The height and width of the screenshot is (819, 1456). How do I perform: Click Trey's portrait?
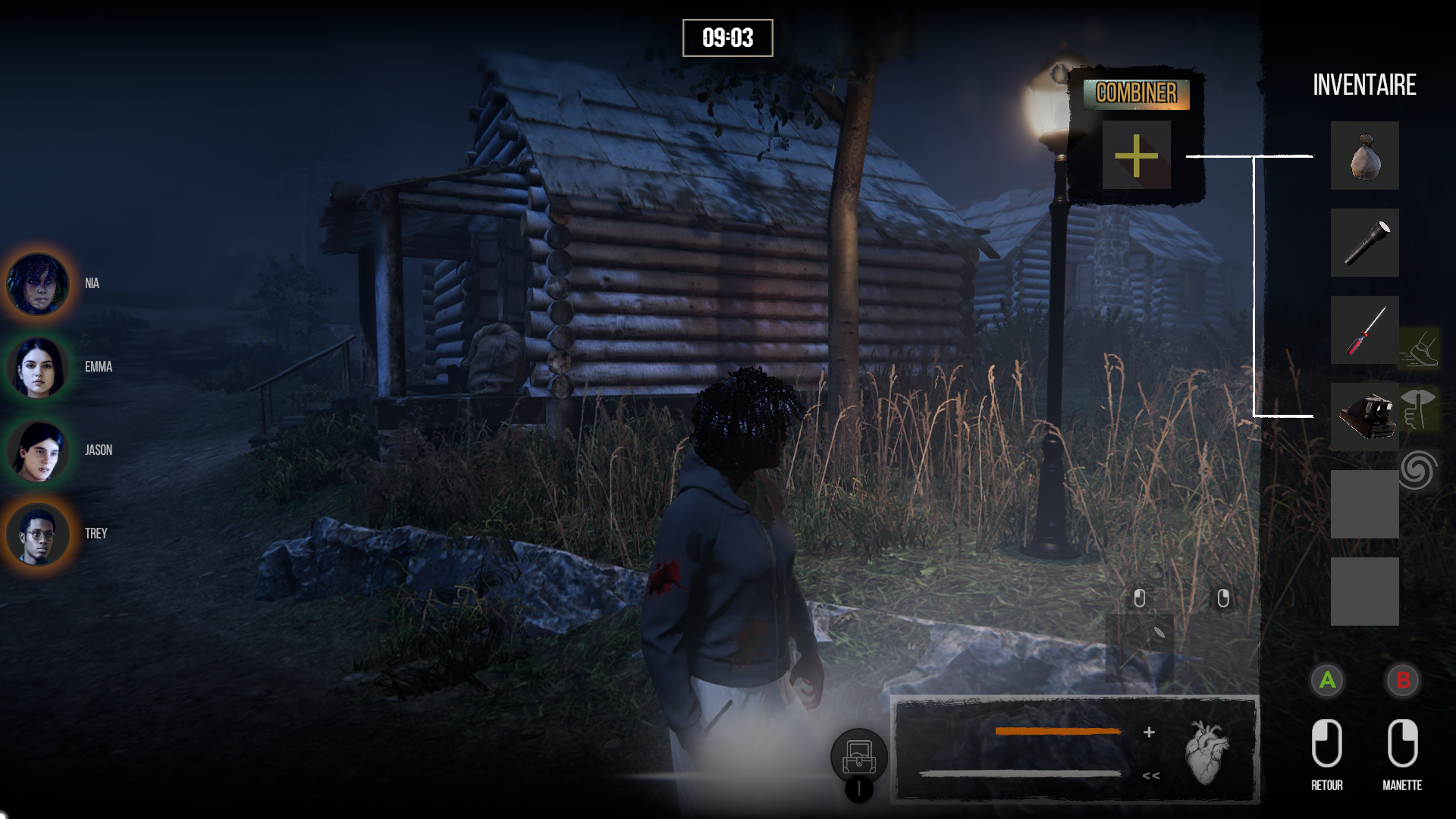(x=37, y=534)
